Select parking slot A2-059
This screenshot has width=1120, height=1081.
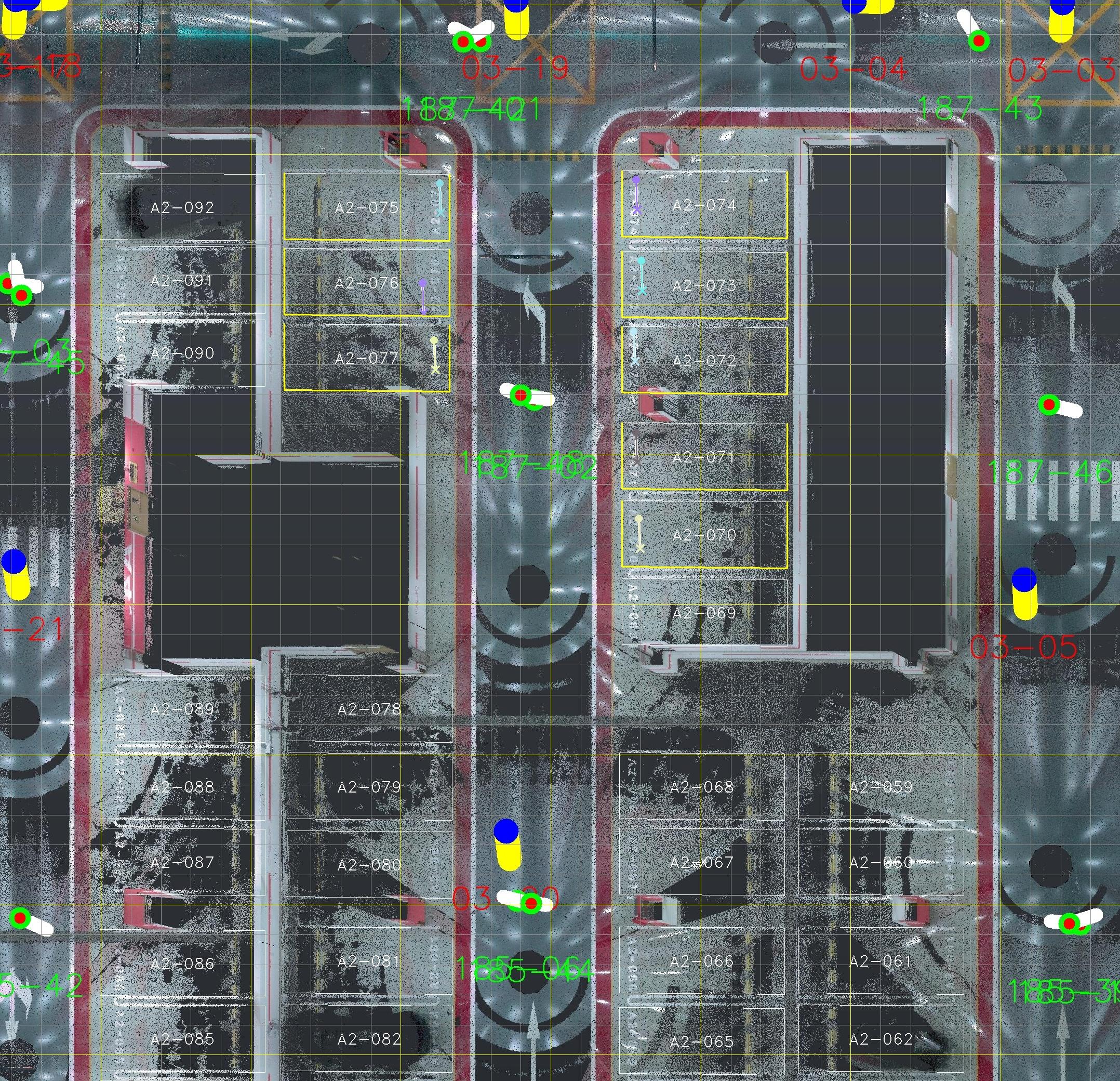tap(881, 788)
